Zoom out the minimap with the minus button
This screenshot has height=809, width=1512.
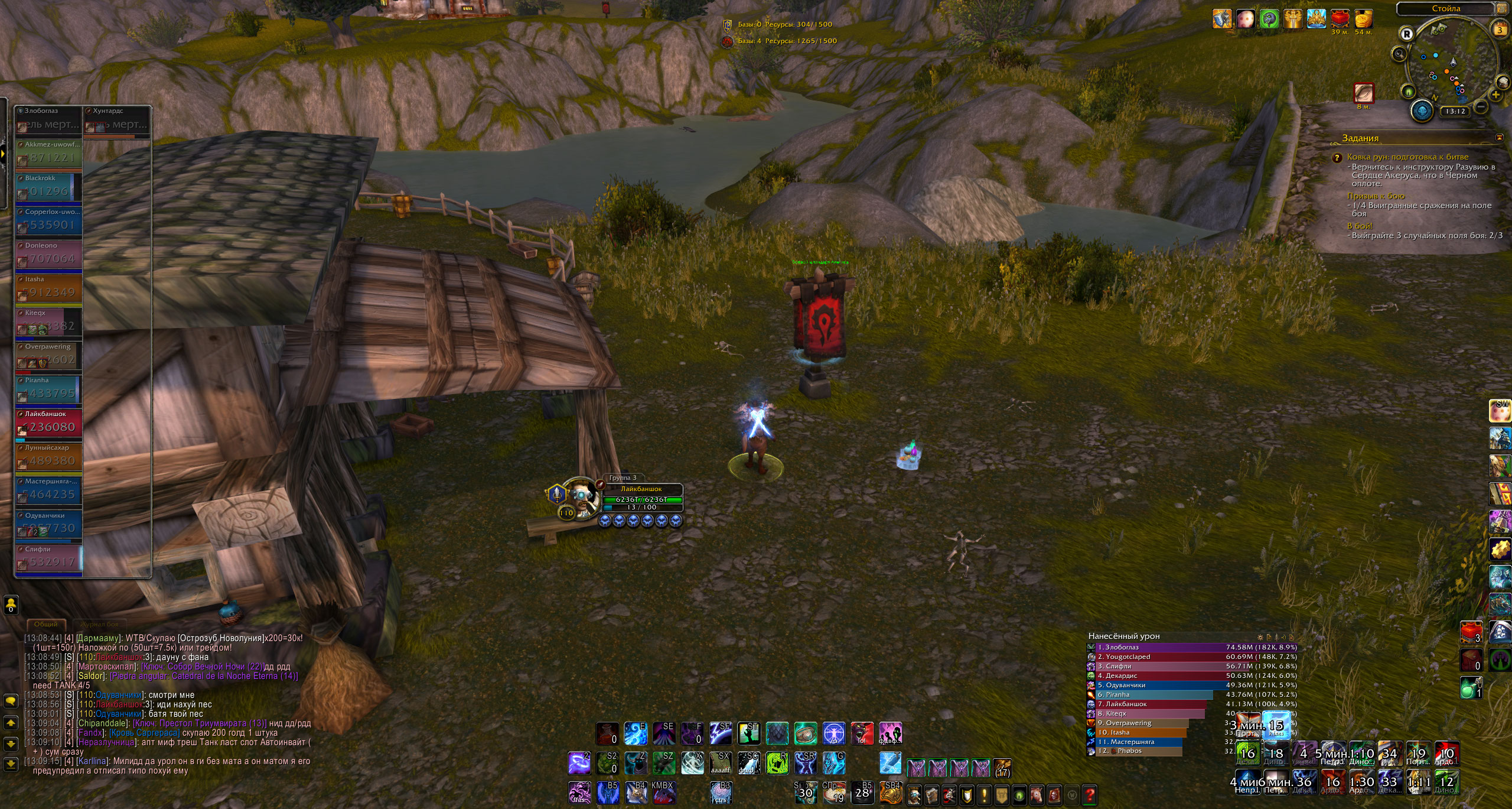[1481, 107]
